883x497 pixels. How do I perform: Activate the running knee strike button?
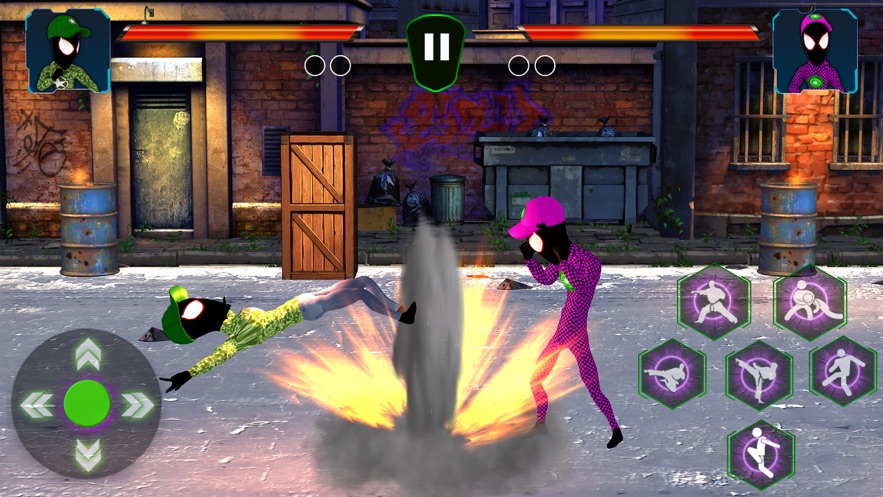842,371
